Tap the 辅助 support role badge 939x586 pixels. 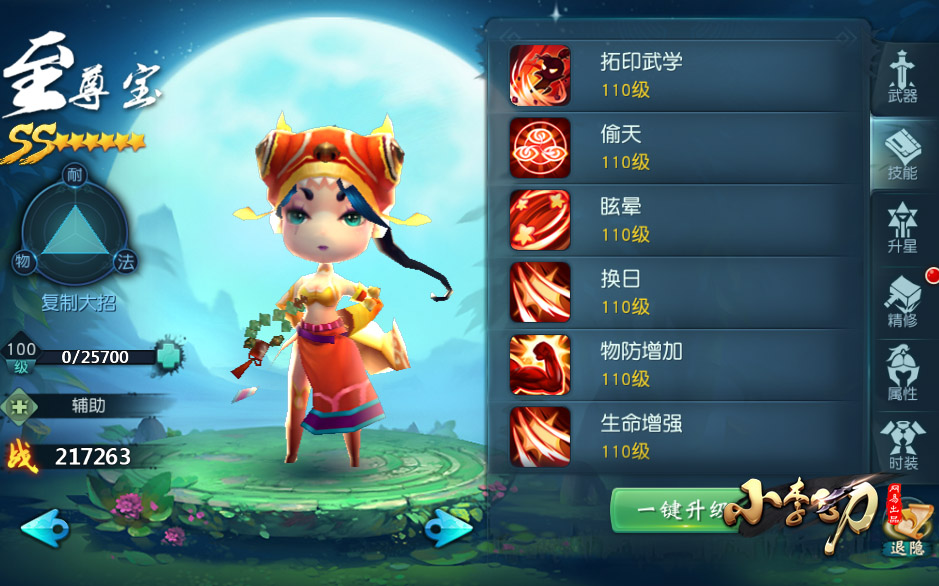click(x=70, y=406)
